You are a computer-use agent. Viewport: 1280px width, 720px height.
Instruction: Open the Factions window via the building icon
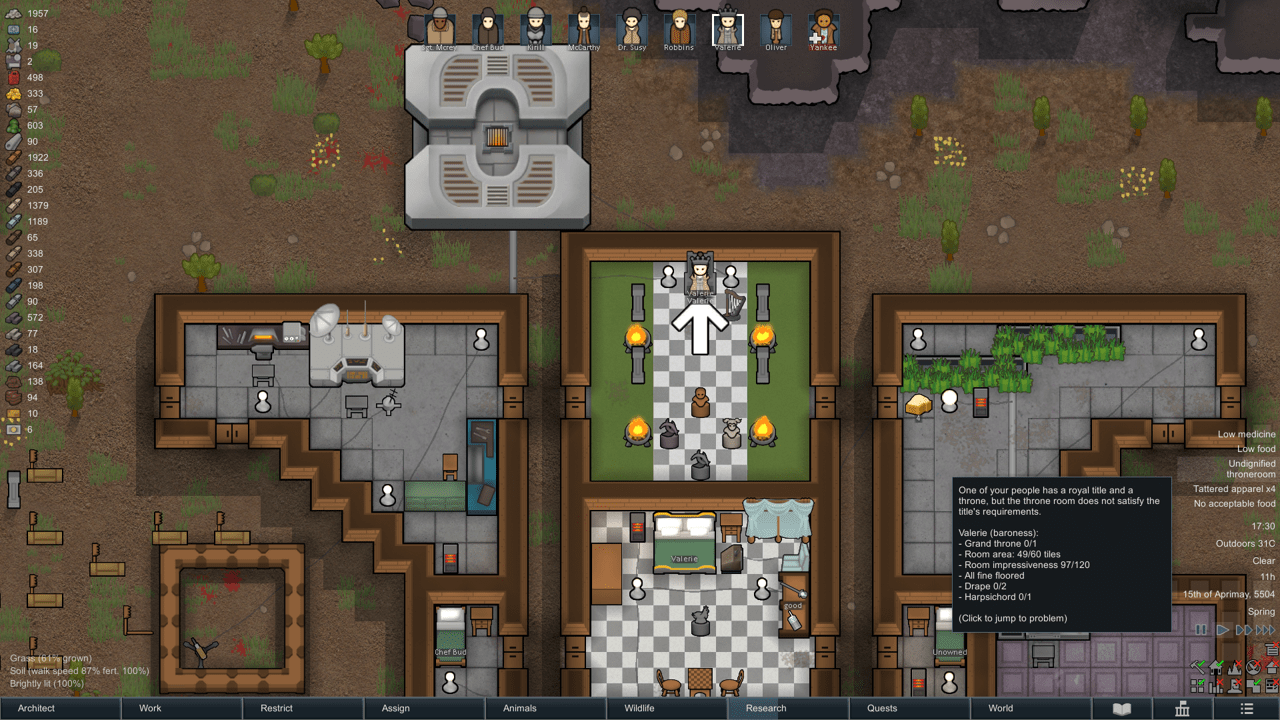click(1182, 709)
